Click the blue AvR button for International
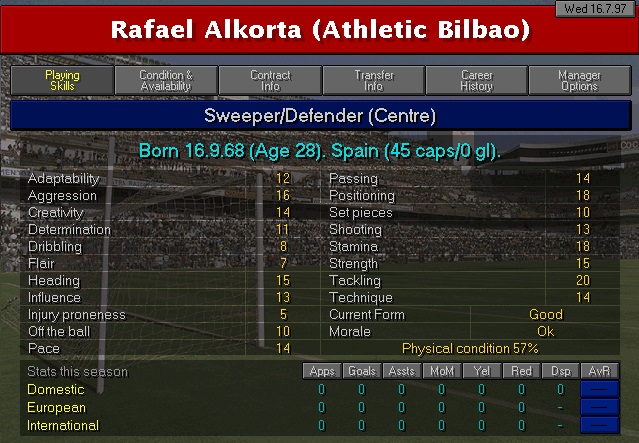This screenshot has height=443, width=639. click(x=600, y=426)
